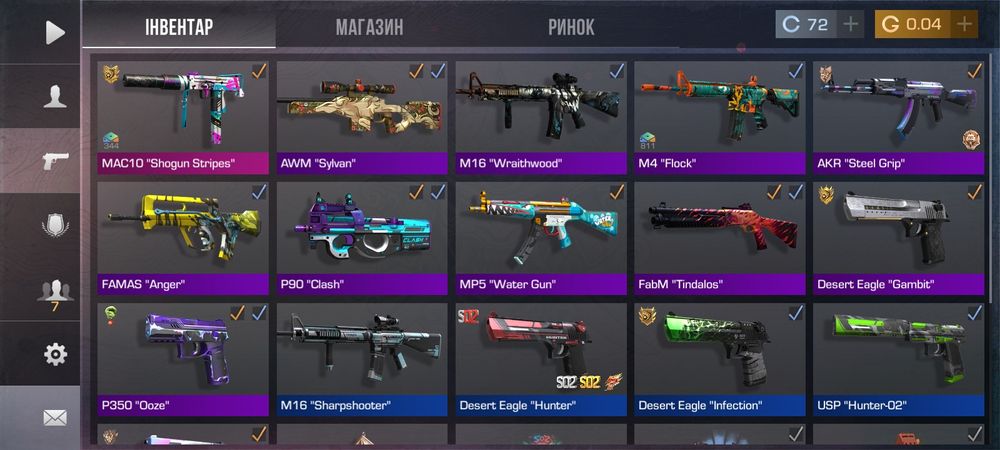
Task: Add gold with the orange plus button
Action: pos(964,25)
